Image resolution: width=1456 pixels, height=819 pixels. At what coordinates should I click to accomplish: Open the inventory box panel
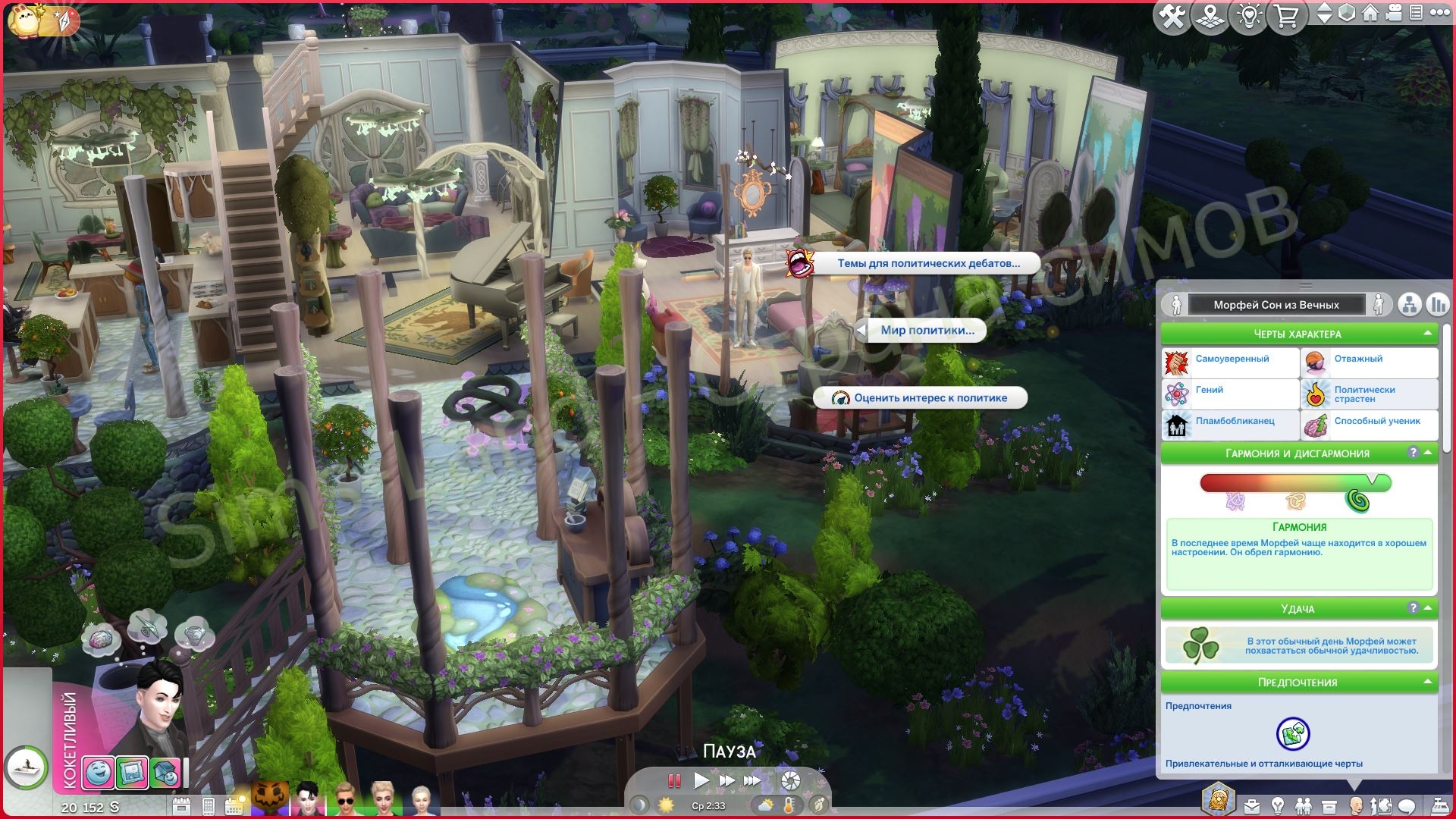pos(1329,805)
